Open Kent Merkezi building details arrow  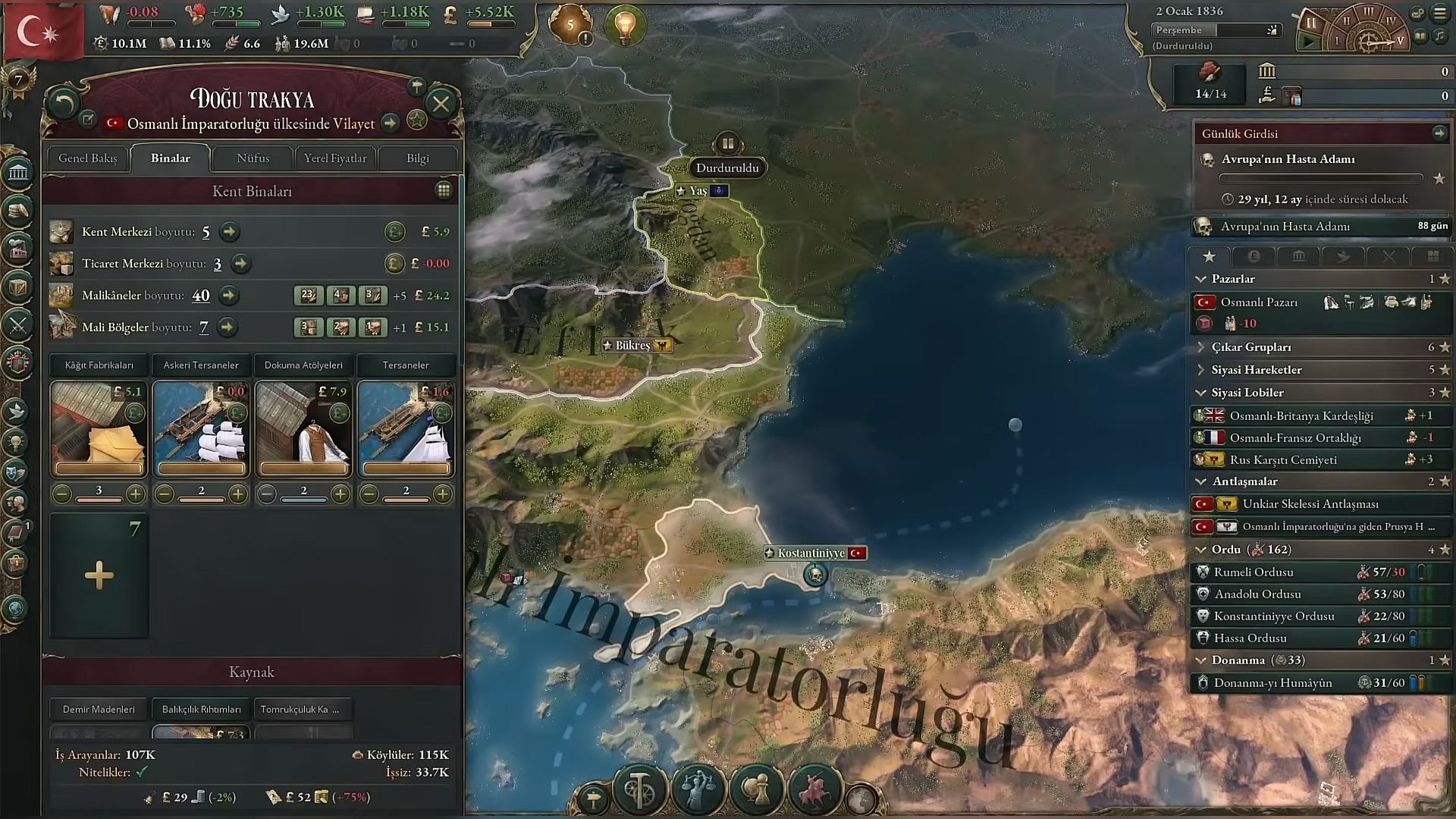tap(230, 232)
